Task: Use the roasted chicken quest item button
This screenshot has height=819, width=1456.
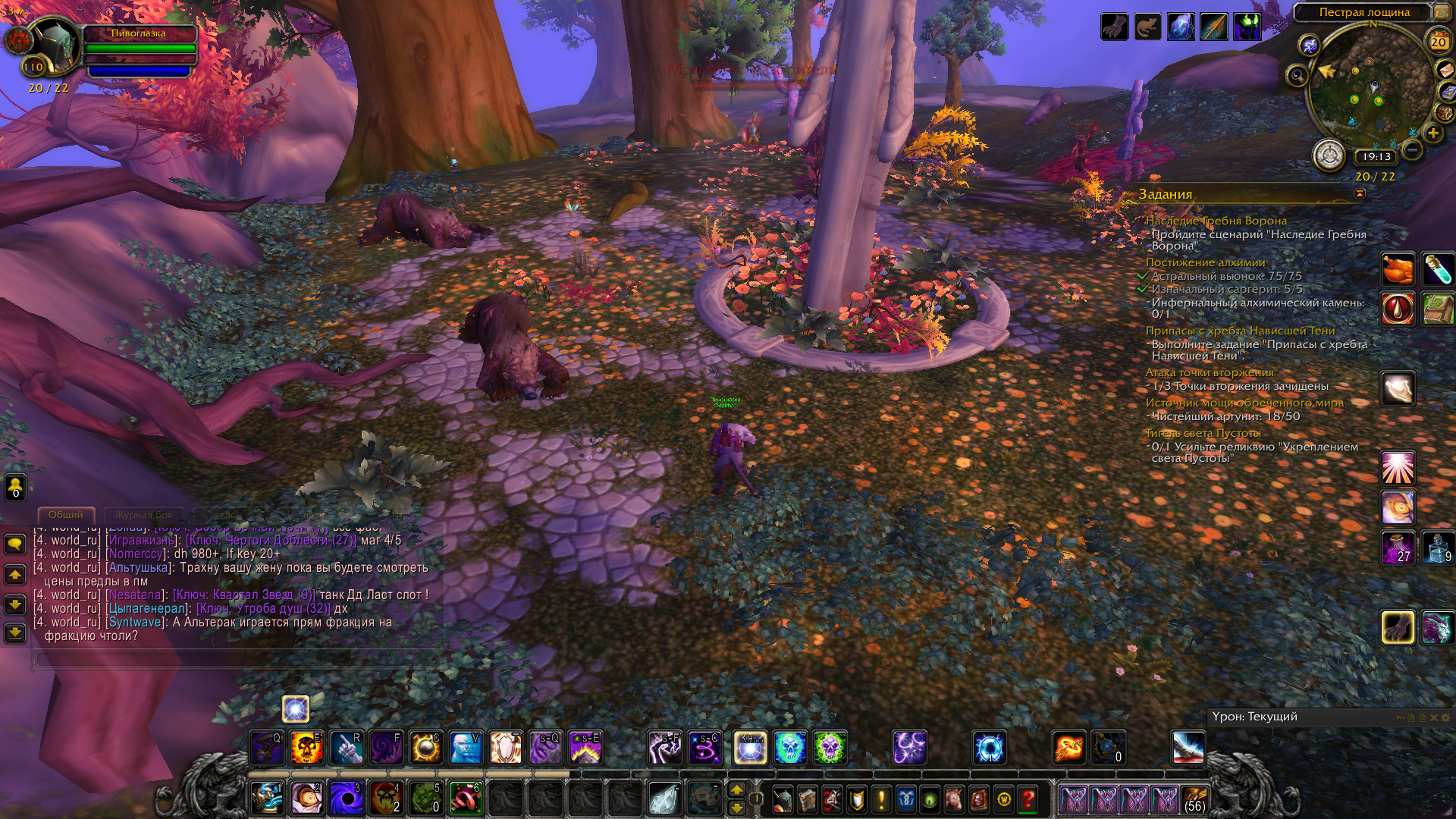Action: [1397, 268]
